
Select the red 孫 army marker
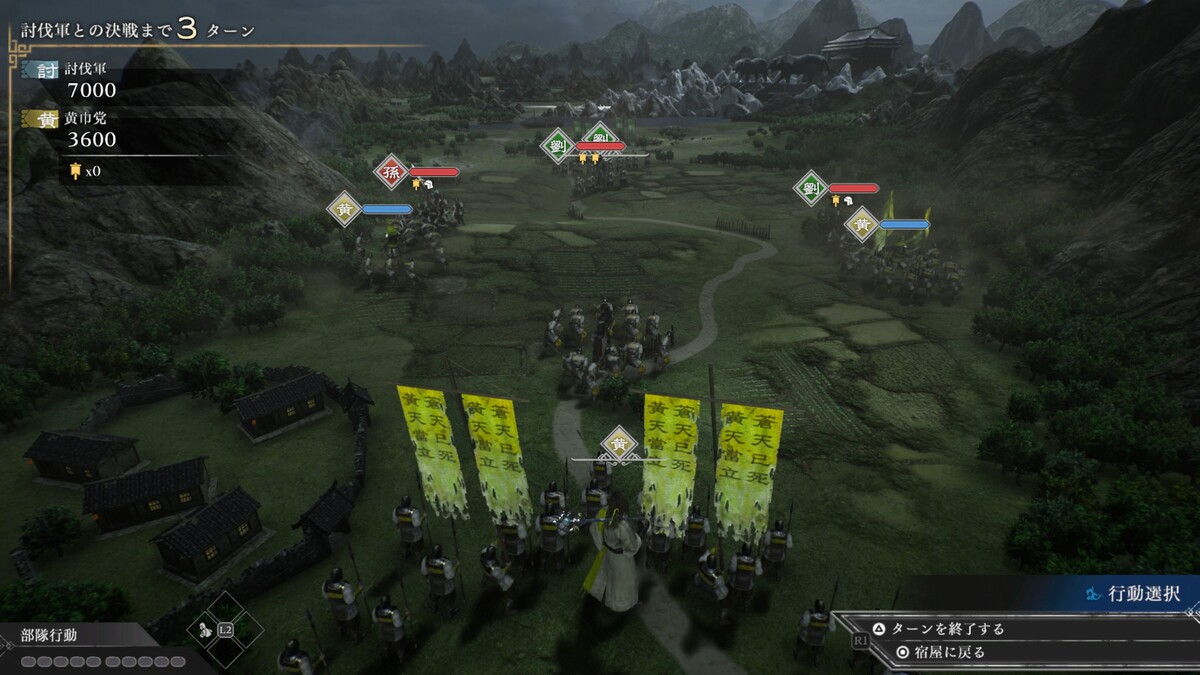click(391, 171)
